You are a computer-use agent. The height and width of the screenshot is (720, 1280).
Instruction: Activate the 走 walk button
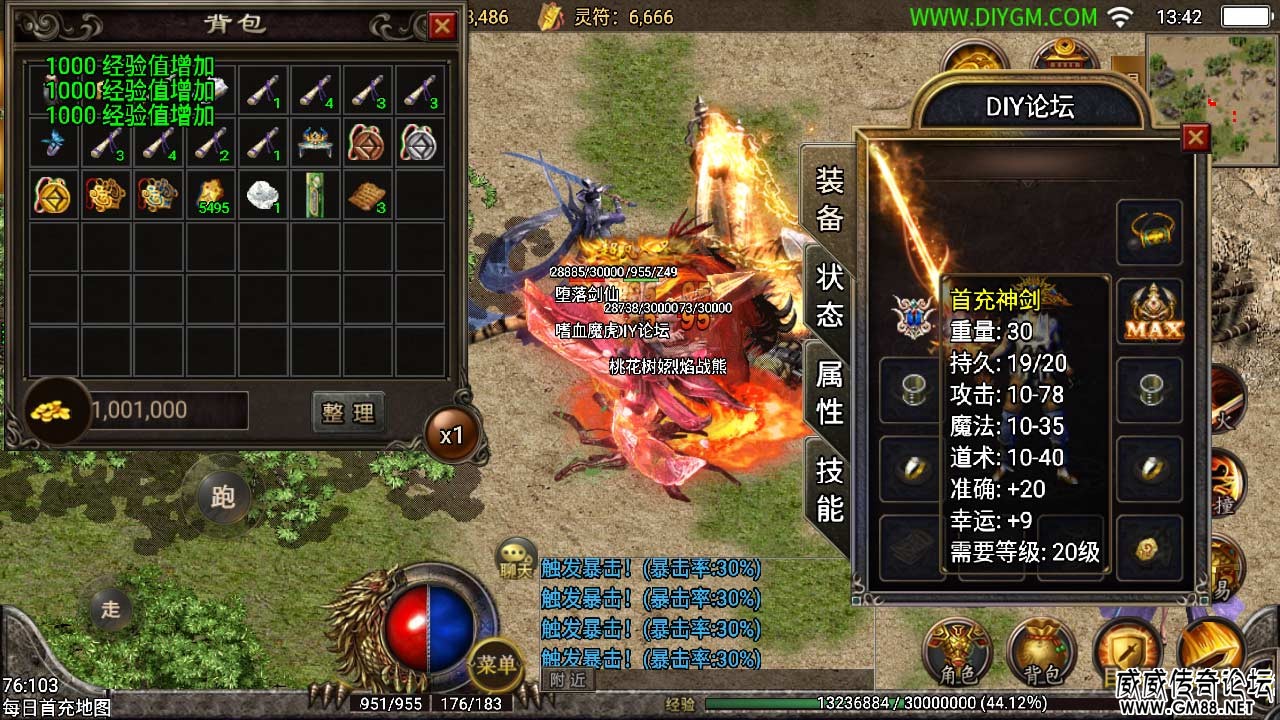[x=110, y=608]
